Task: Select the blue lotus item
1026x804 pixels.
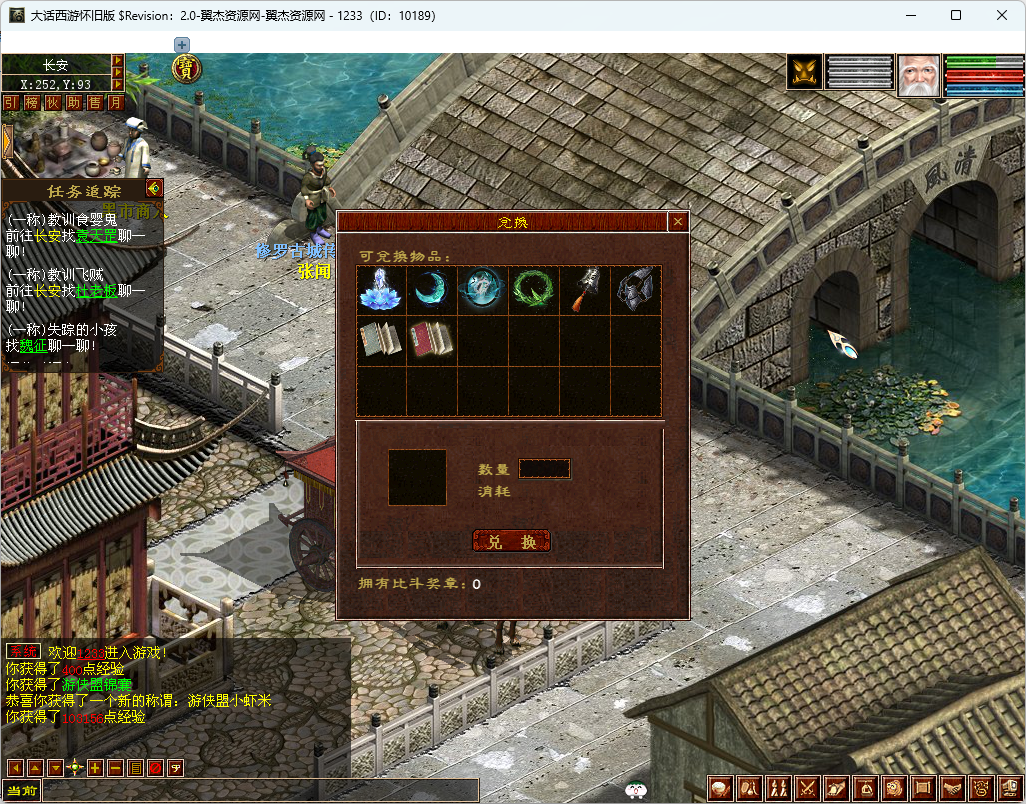Action: click(x=381, y=290)
